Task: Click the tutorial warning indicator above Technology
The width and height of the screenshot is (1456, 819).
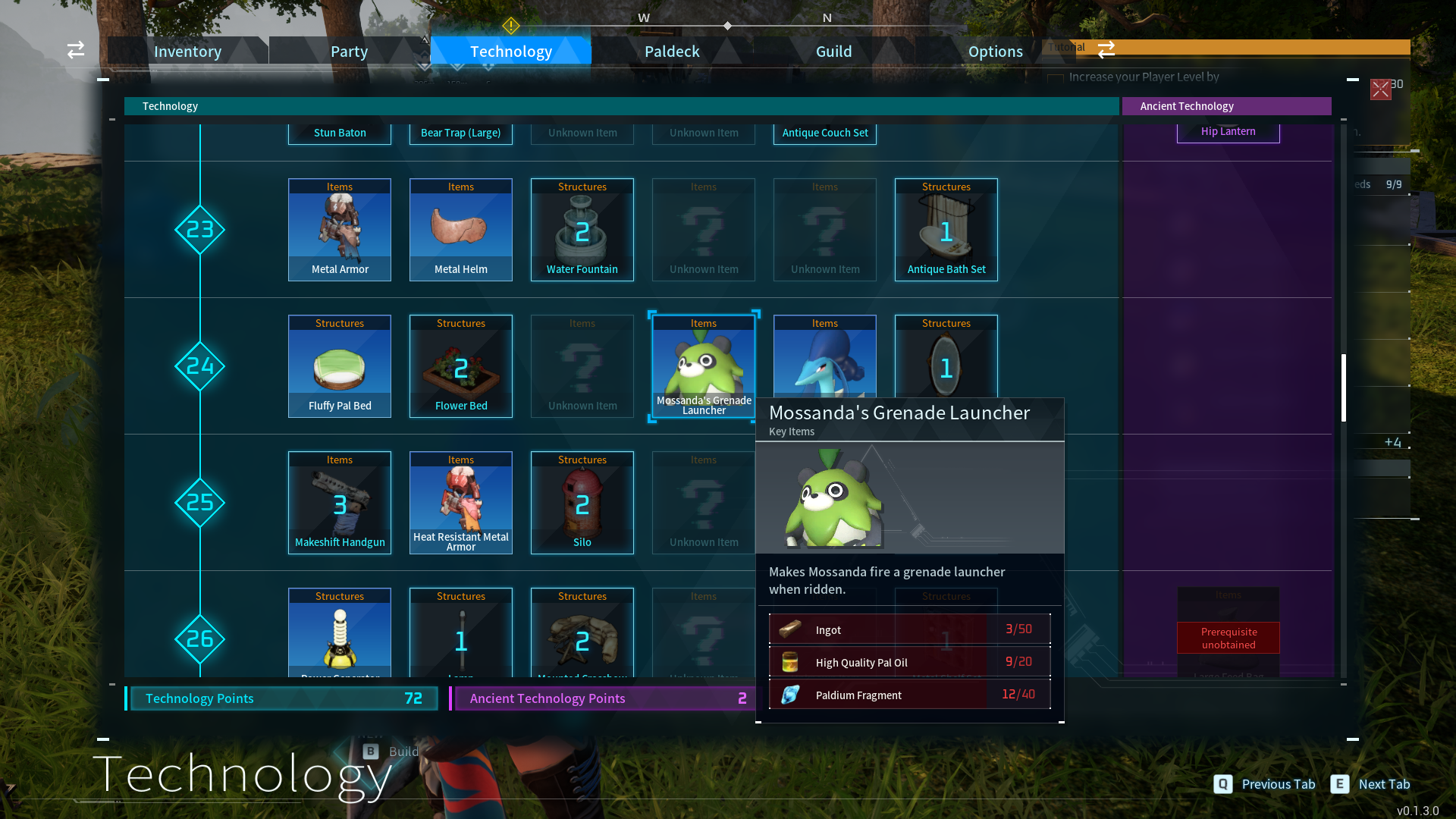Action: tap(512, 25)
